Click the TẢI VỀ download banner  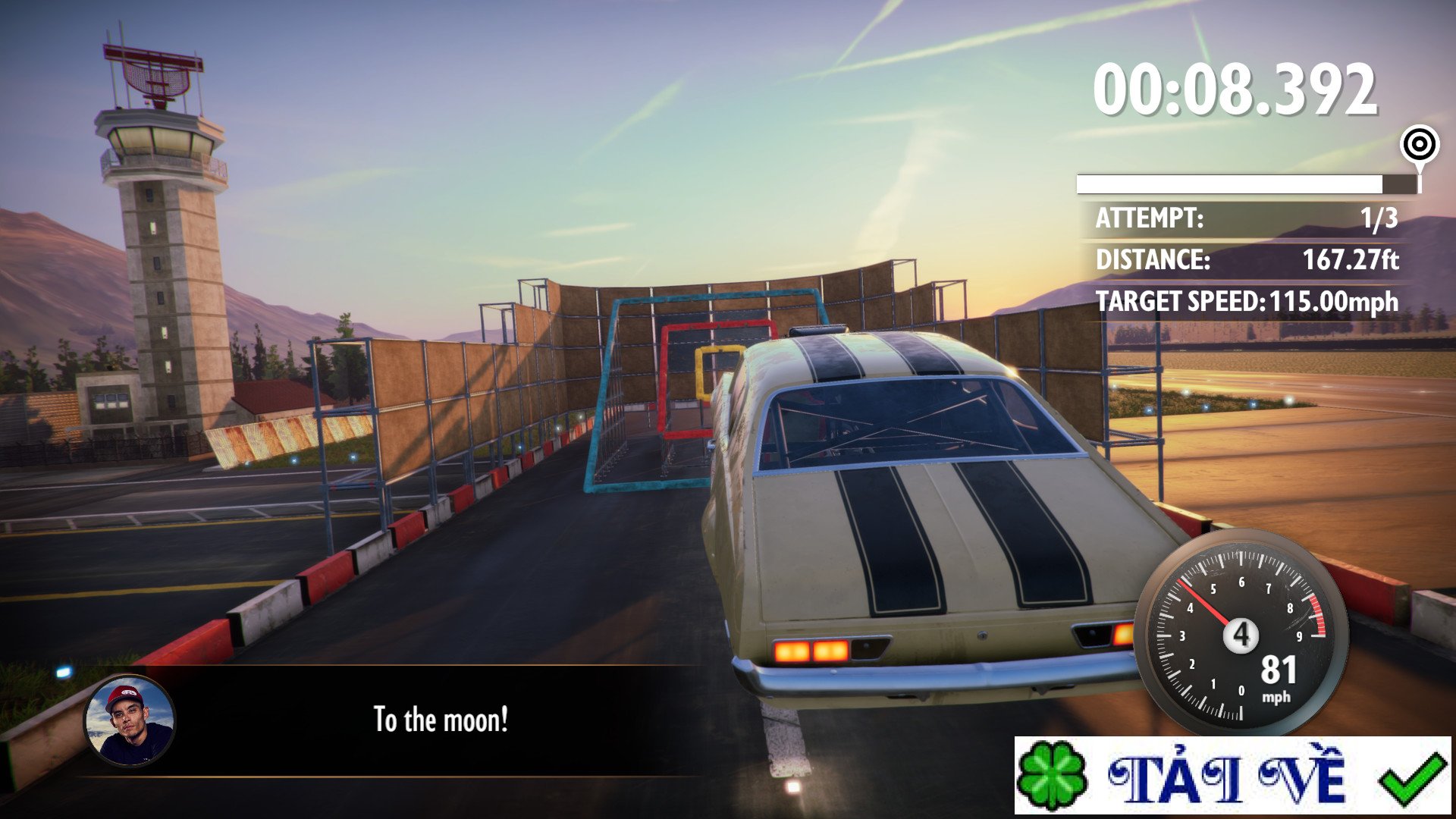point(1232,775)
